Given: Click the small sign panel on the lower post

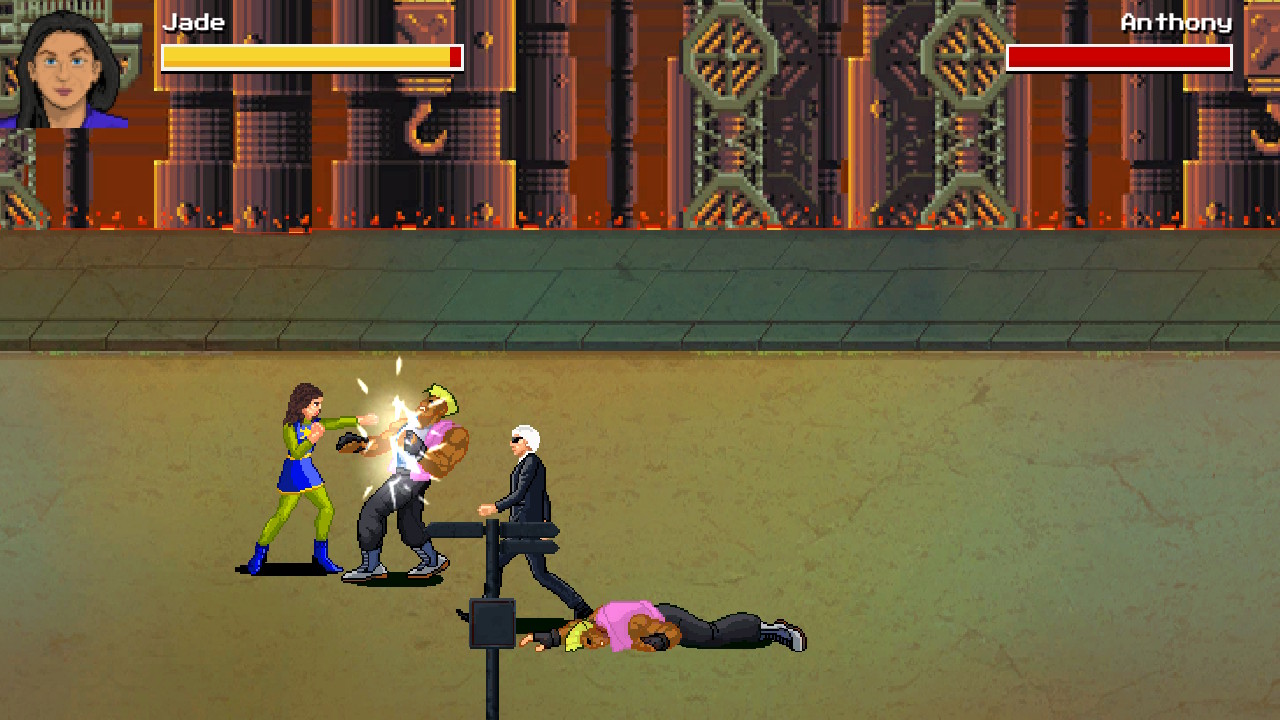Looking at the screenshot, I should [490, 620].
